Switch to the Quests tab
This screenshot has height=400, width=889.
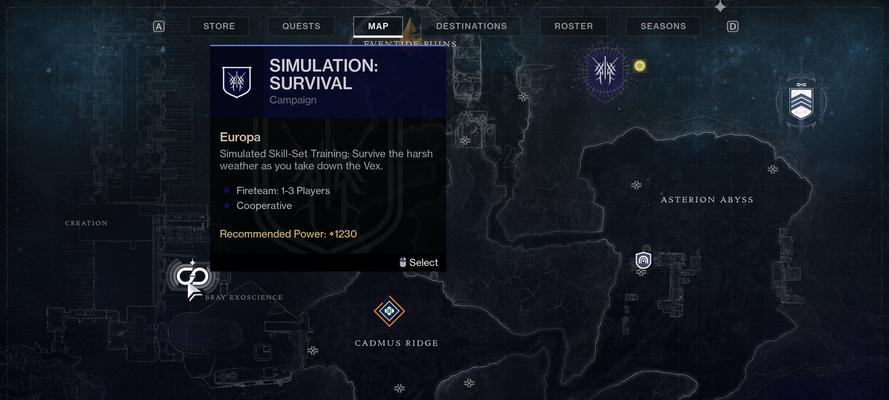[x=301, y=26]
